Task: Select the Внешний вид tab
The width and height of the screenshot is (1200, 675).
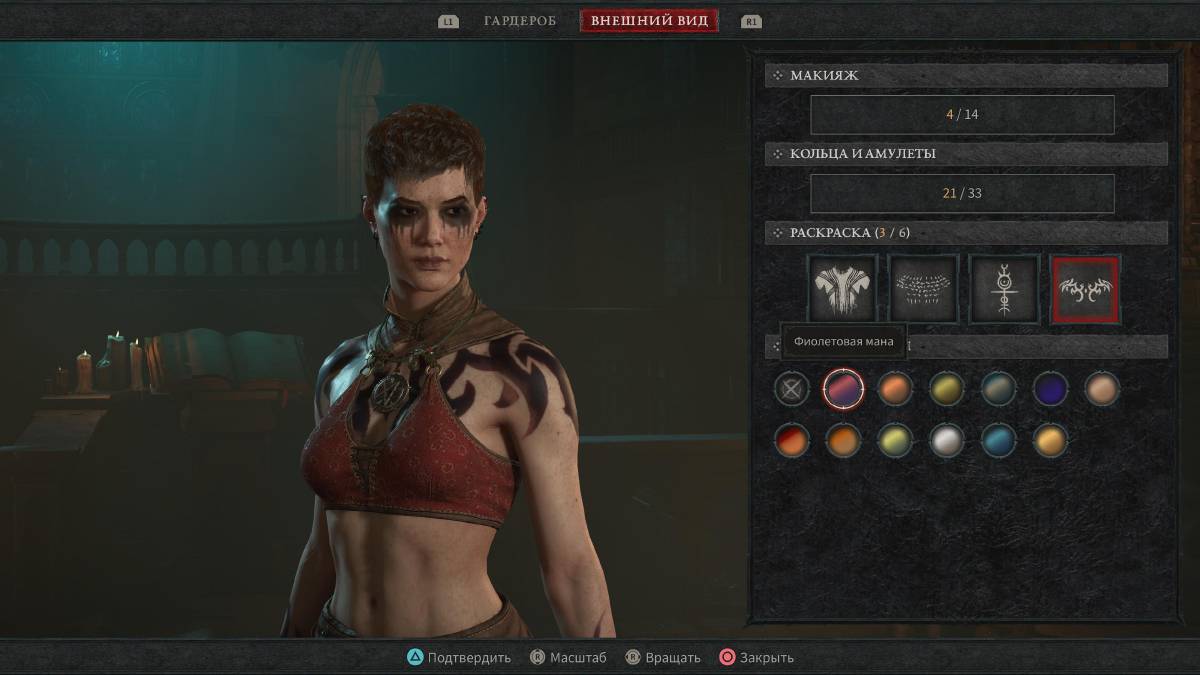Action: pos(649,21)
